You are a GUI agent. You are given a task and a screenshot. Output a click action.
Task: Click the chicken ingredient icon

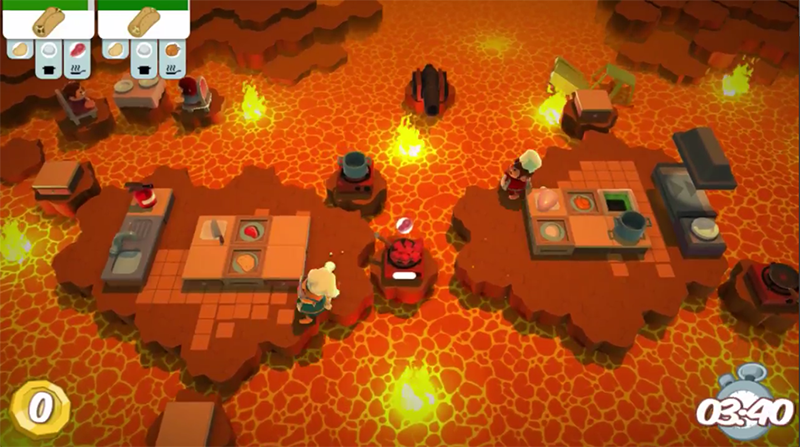pyautogui.click(x=174, y=49)
